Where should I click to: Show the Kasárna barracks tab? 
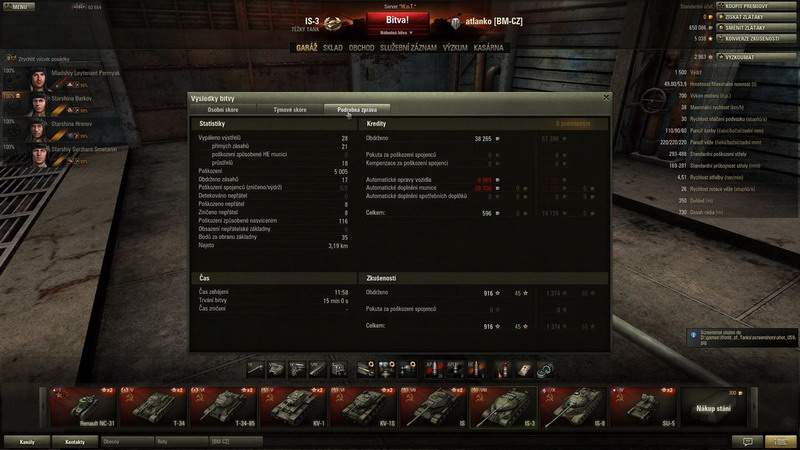490,47
